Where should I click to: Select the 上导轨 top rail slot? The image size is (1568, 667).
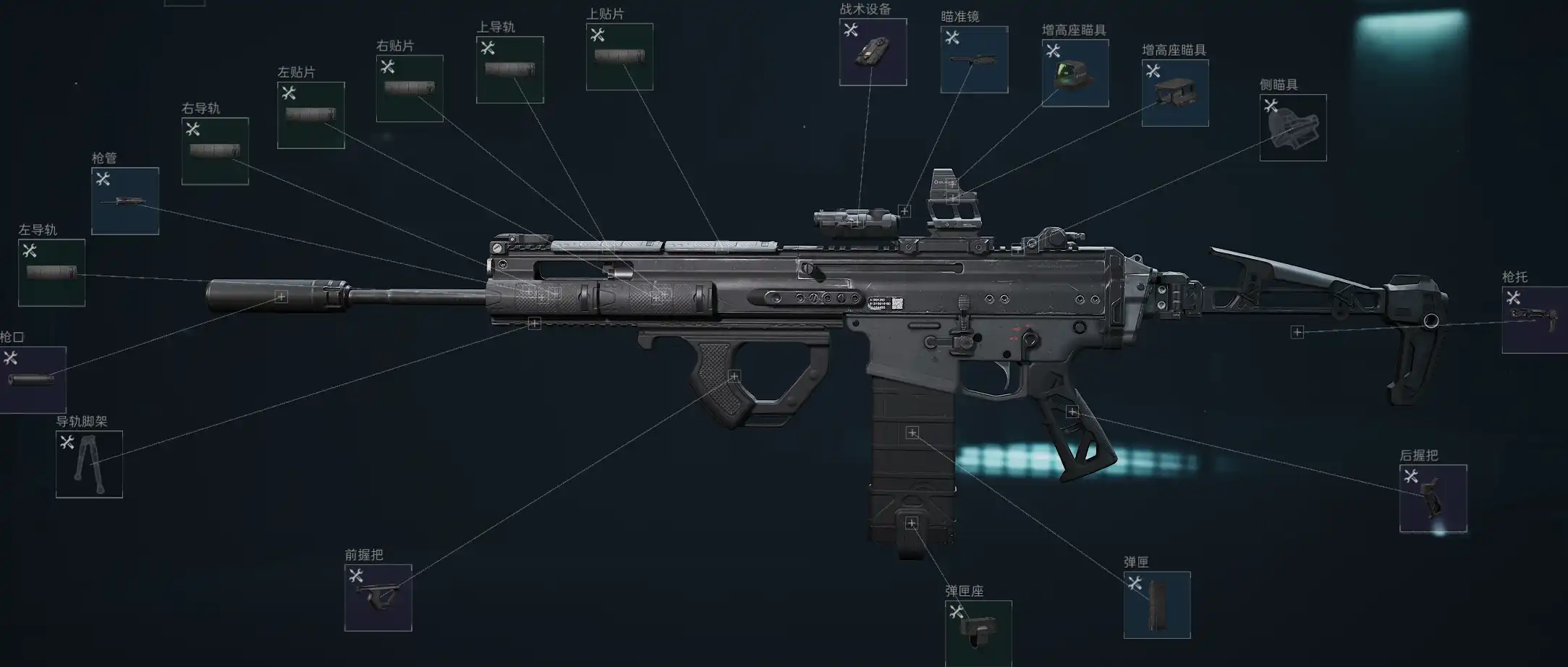click(509, 70)
